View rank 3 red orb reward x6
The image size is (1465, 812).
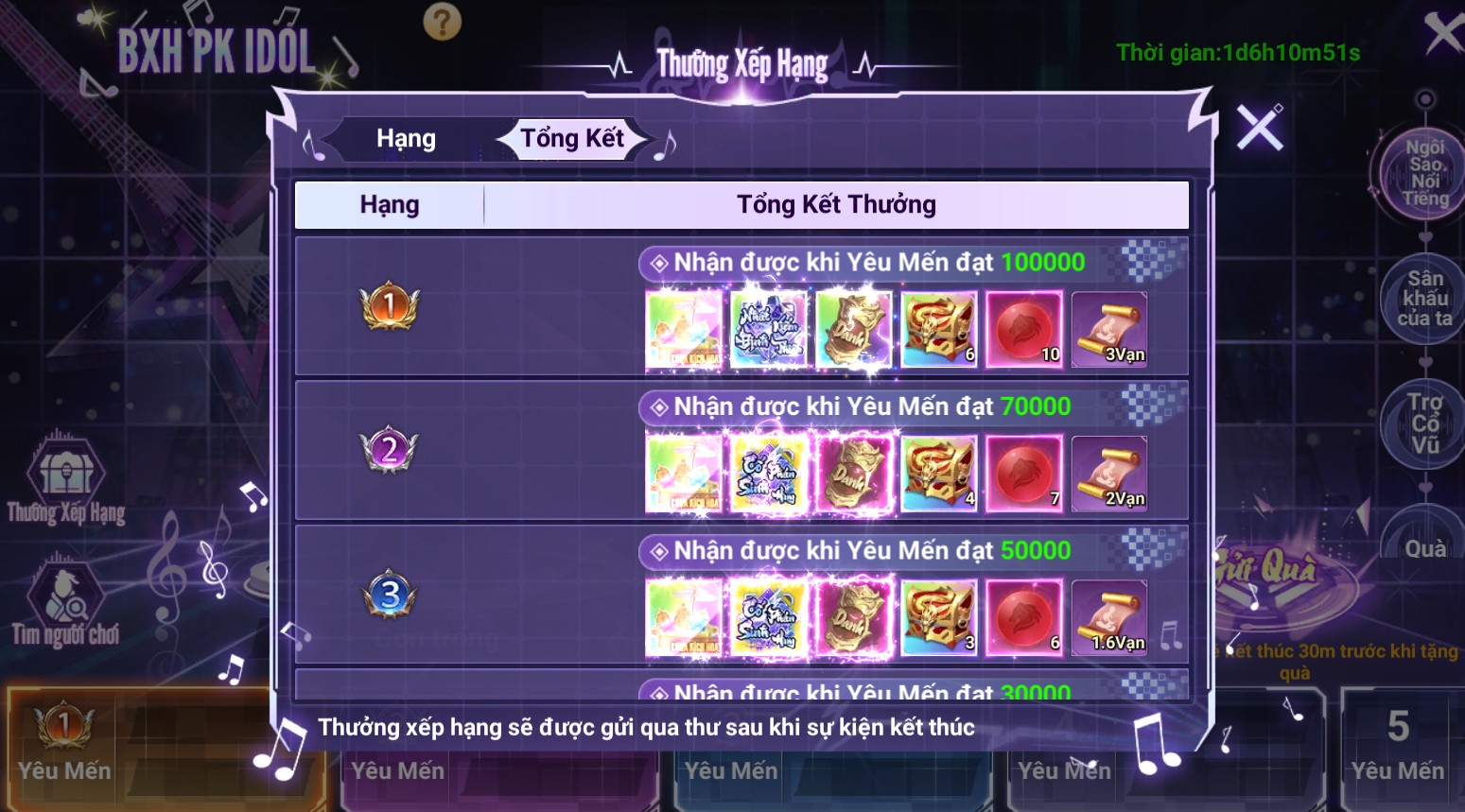pos(1024,618)
